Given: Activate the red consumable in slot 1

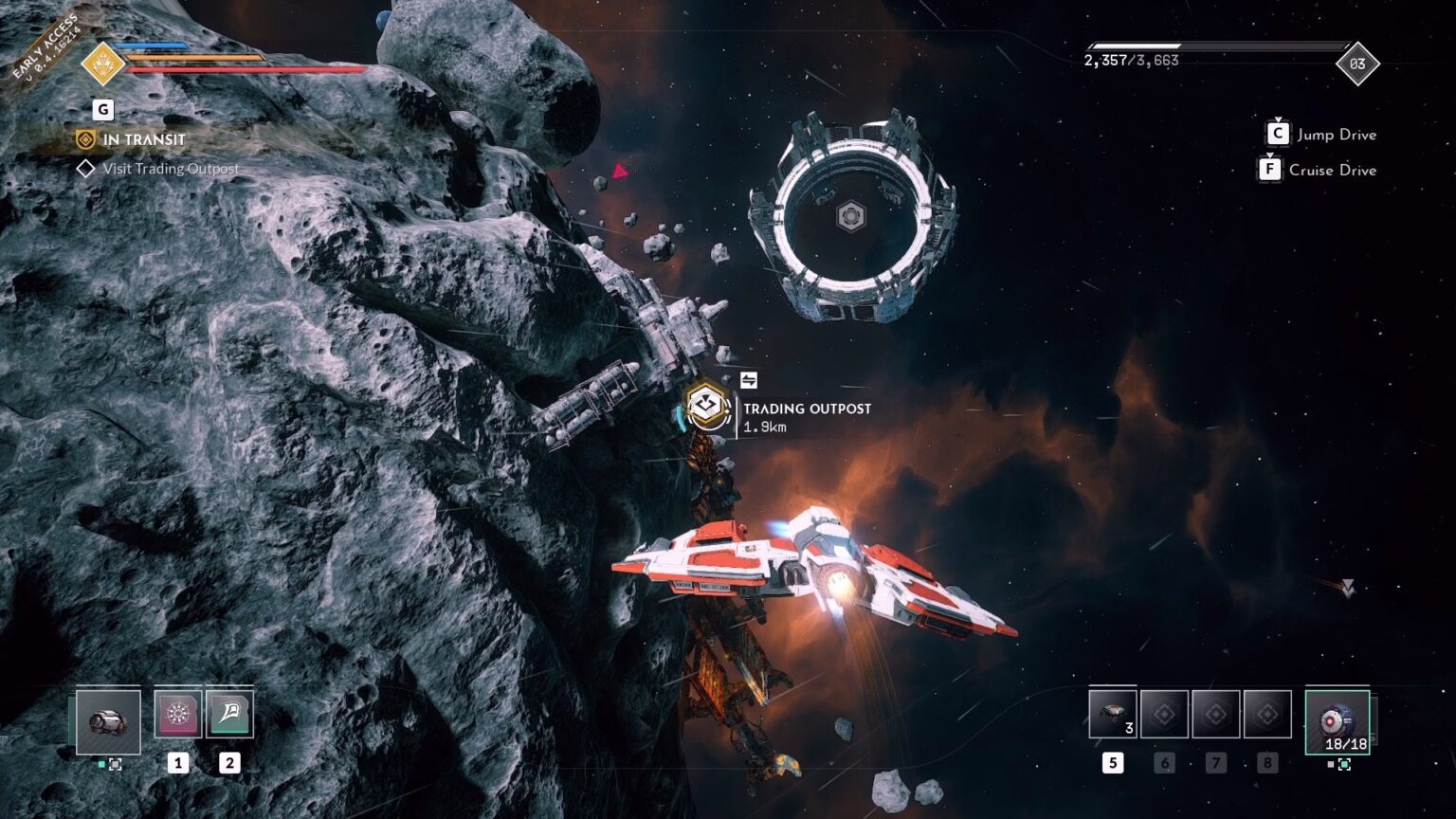Looking at the screenshot, I should click(x=178, y=713).
